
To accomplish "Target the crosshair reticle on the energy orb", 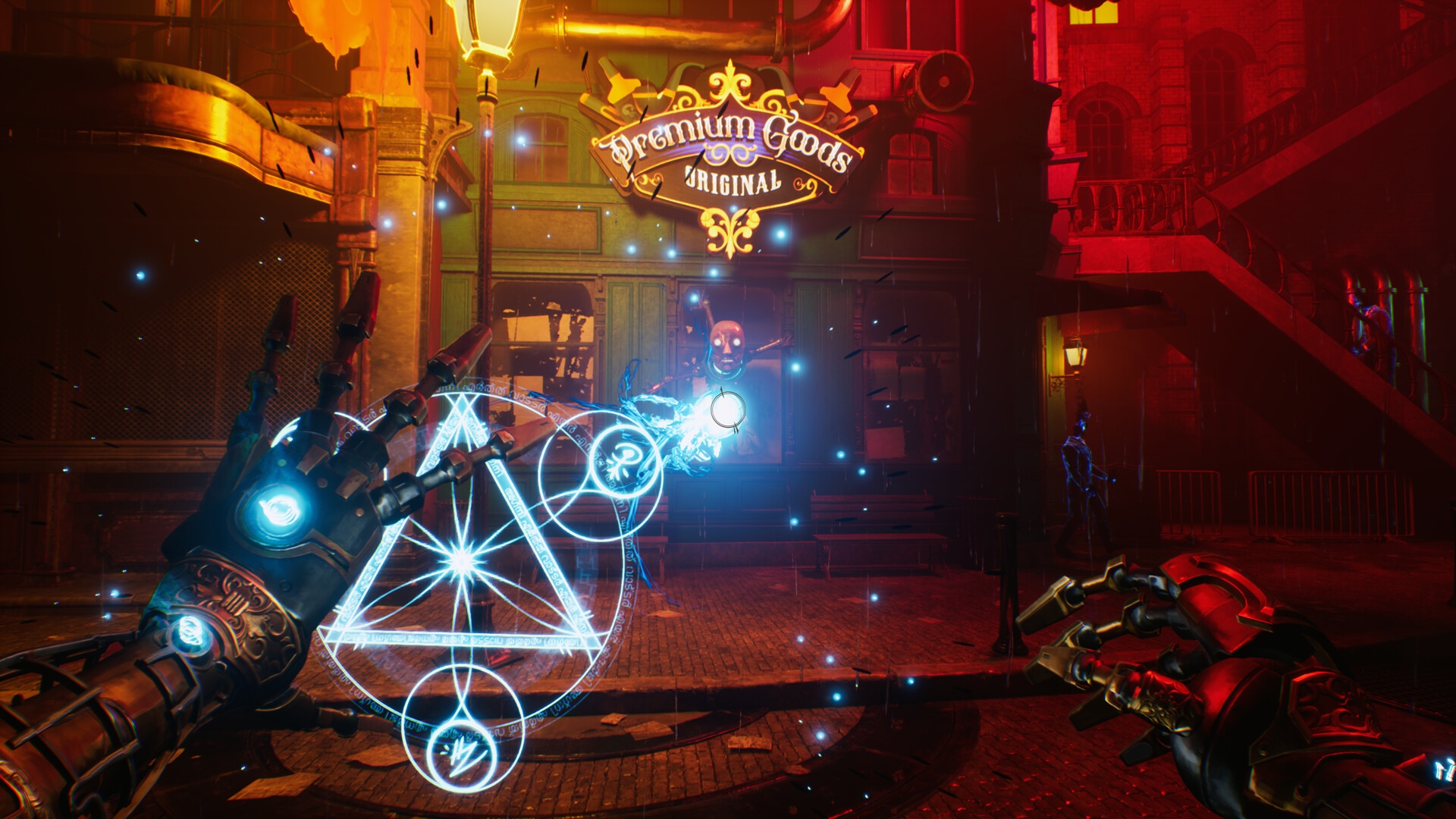I will click(726, 411).
